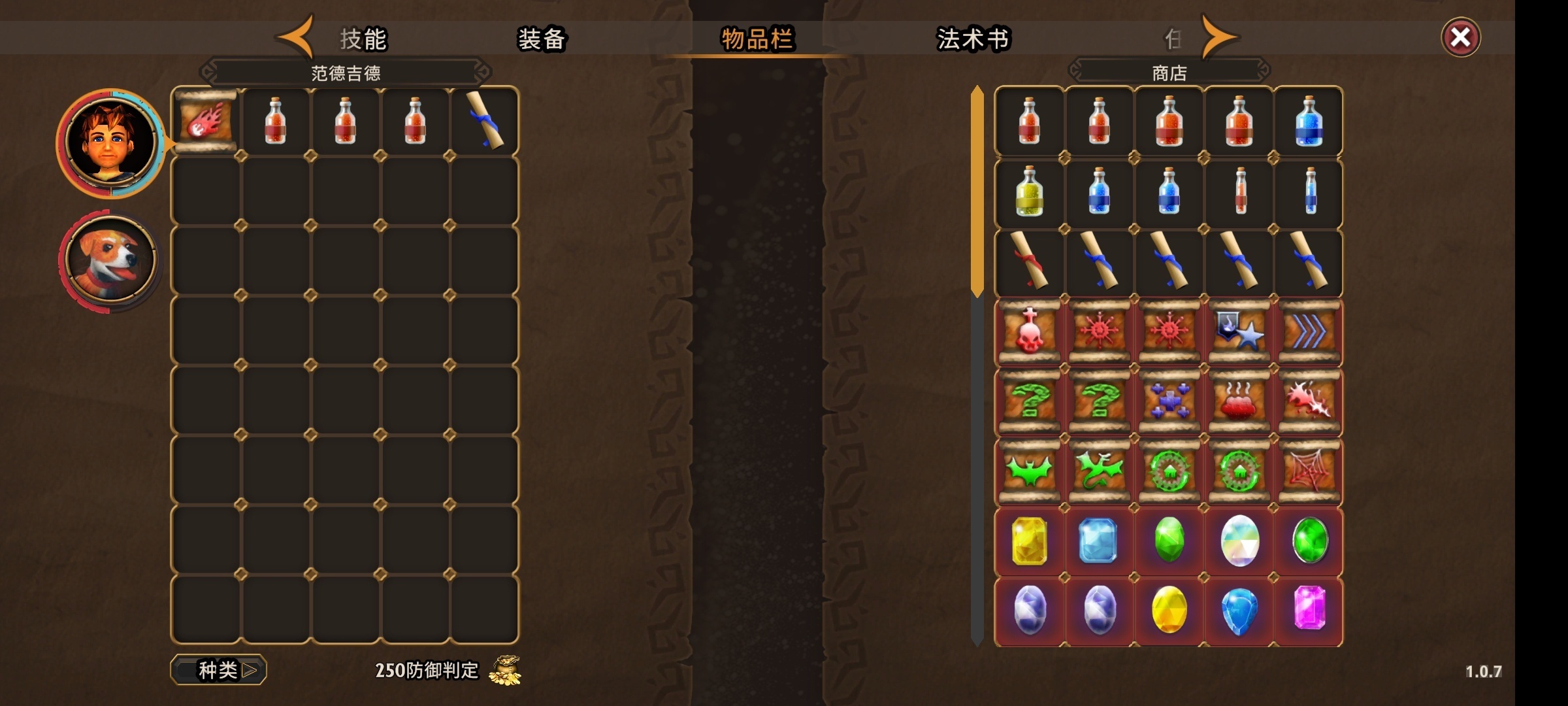Choose the green dragon spell scroll

point(1100,471)
